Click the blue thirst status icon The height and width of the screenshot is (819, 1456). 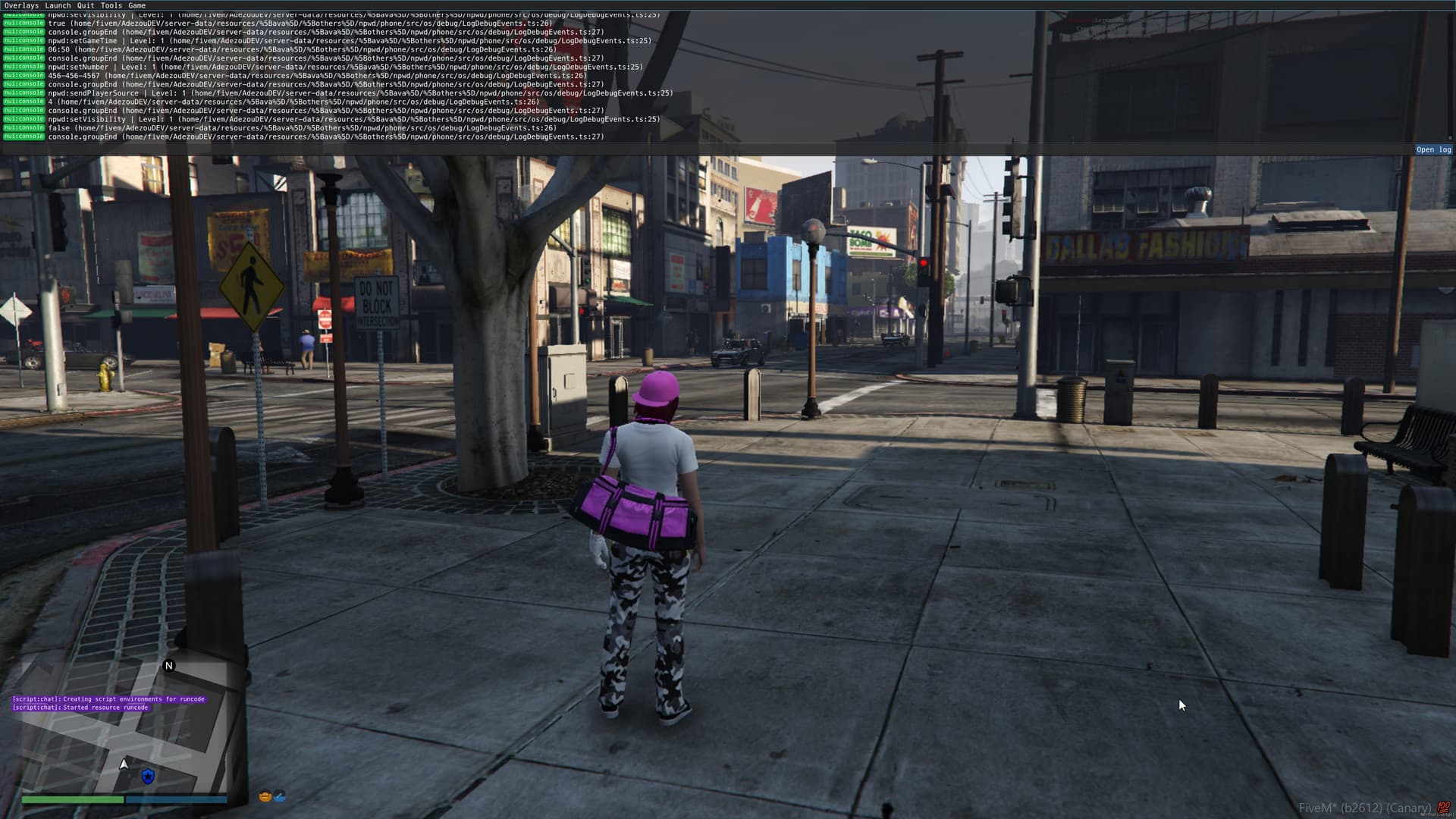280,796
